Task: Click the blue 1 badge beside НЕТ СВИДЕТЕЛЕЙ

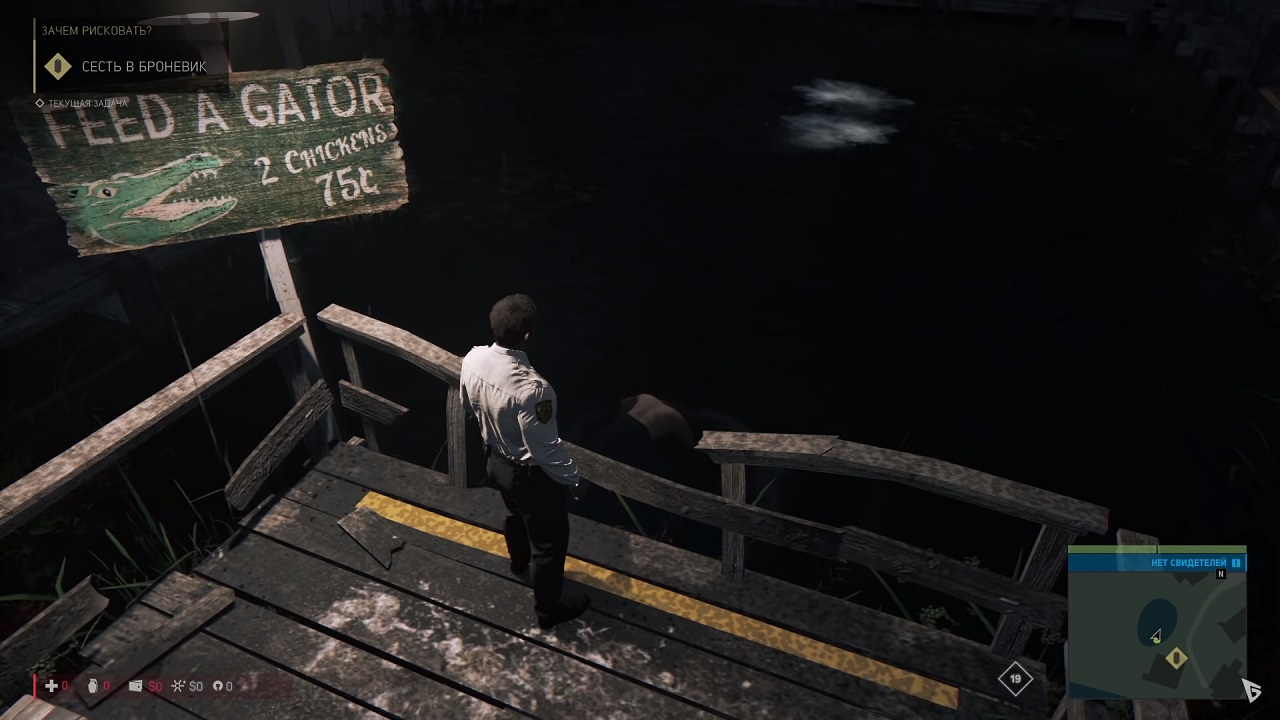Action: [1235, 562]
